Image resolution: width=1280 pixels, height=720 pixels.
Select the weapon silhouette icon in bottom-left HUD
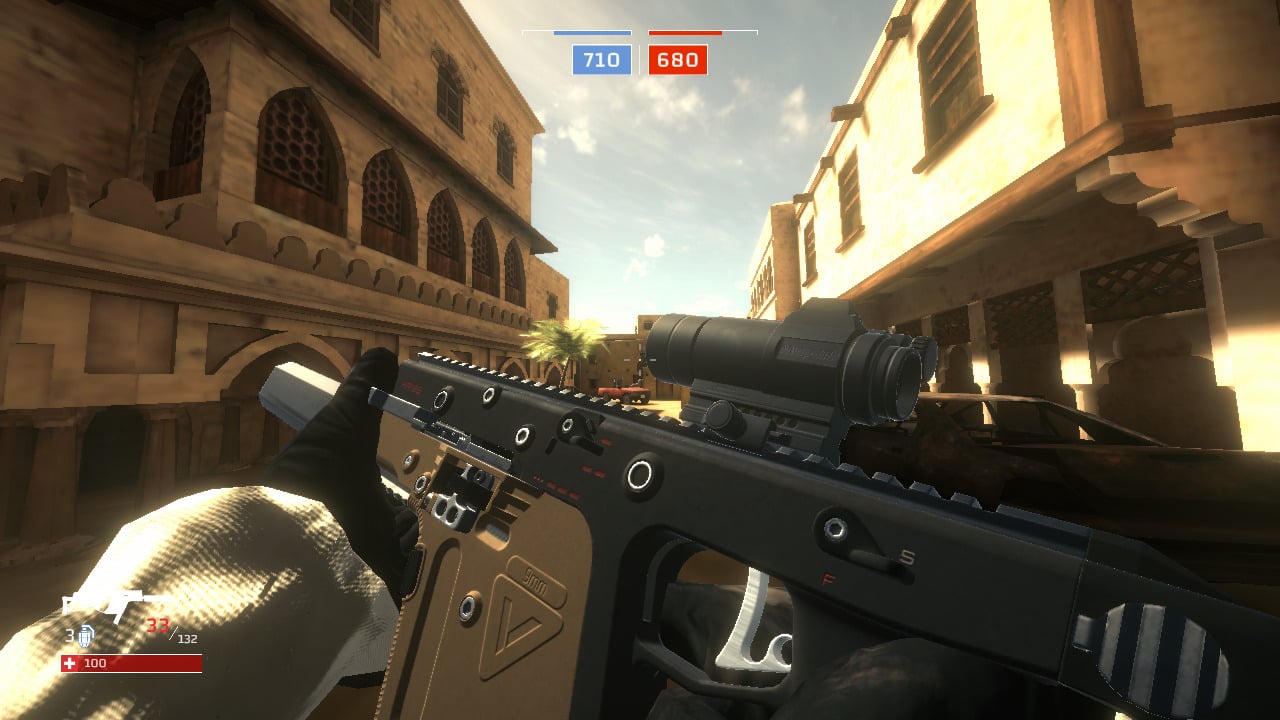104,602
